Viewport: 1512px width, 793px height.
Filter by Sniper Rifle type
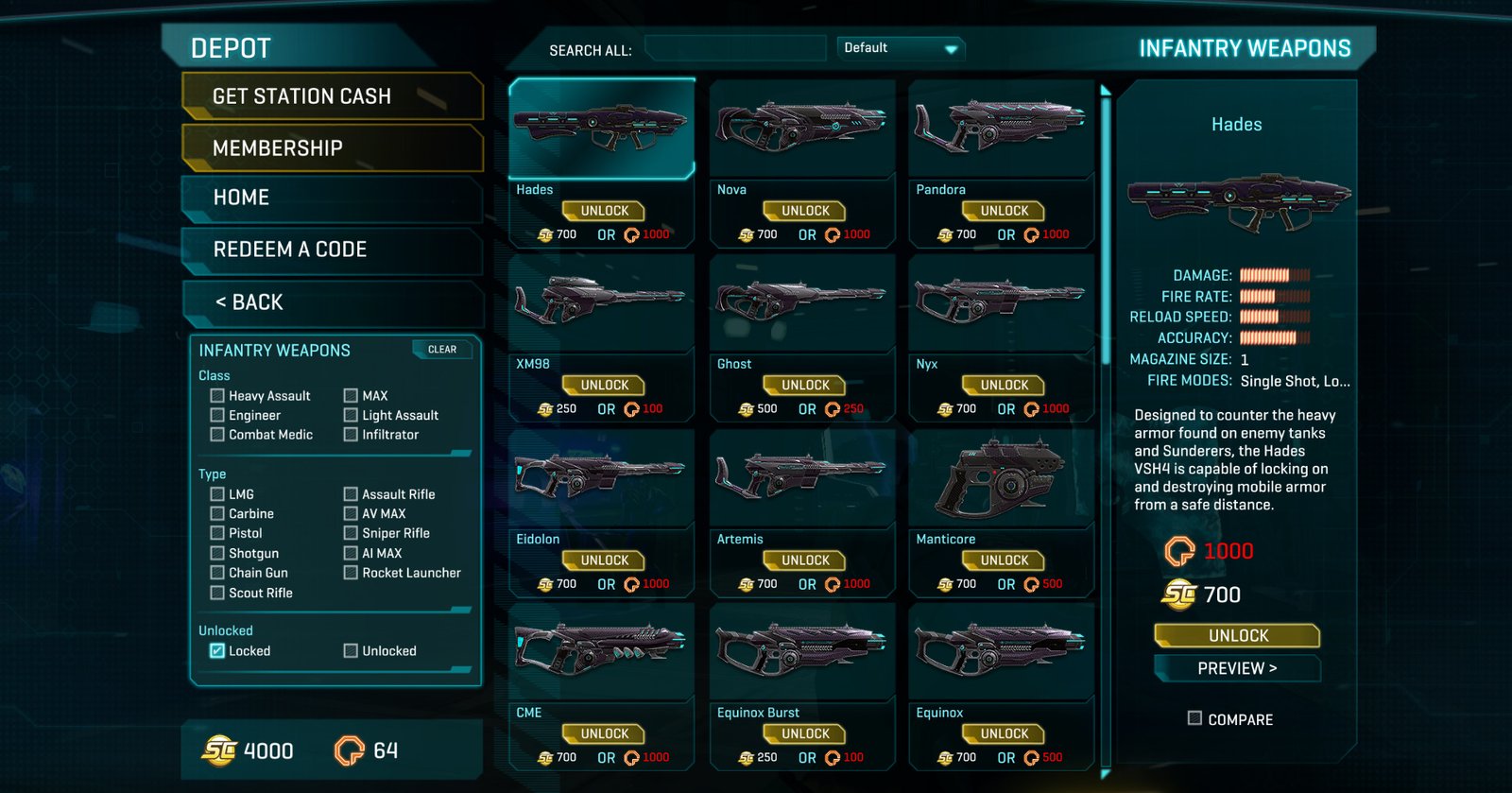coord(351,533)
